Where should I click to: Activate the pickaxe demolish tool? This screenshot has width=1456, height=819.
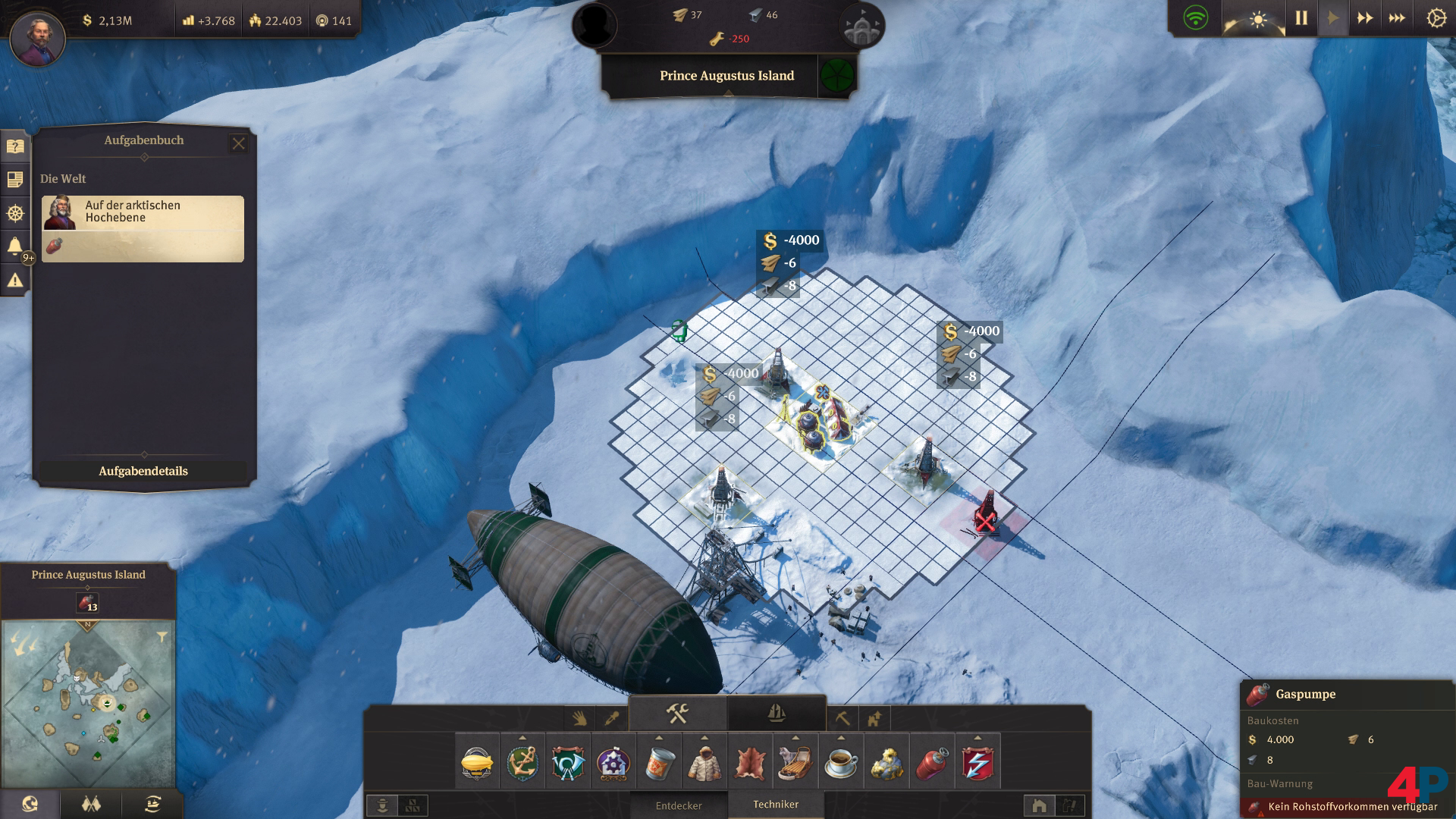click(842, 717)
